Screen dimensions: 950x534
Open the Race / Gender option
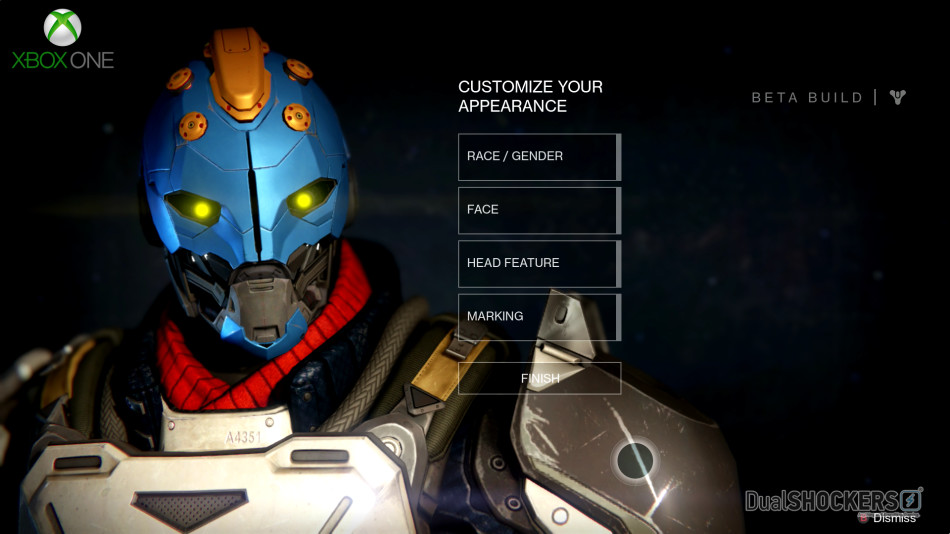click(x=538, y=157)
